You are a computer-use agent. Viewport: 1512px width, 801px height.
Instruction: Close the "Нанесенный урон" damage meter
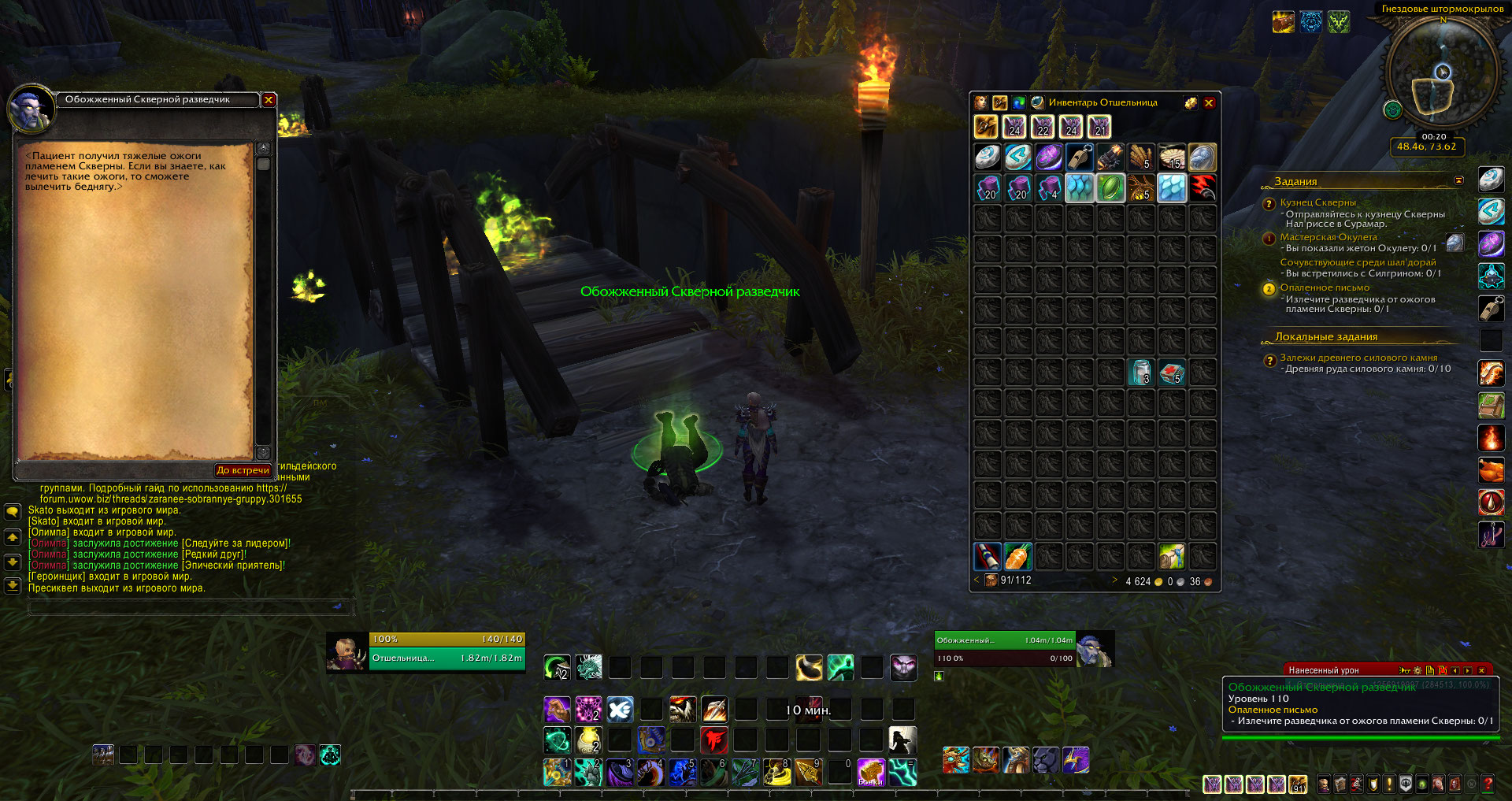point(1481,670)
